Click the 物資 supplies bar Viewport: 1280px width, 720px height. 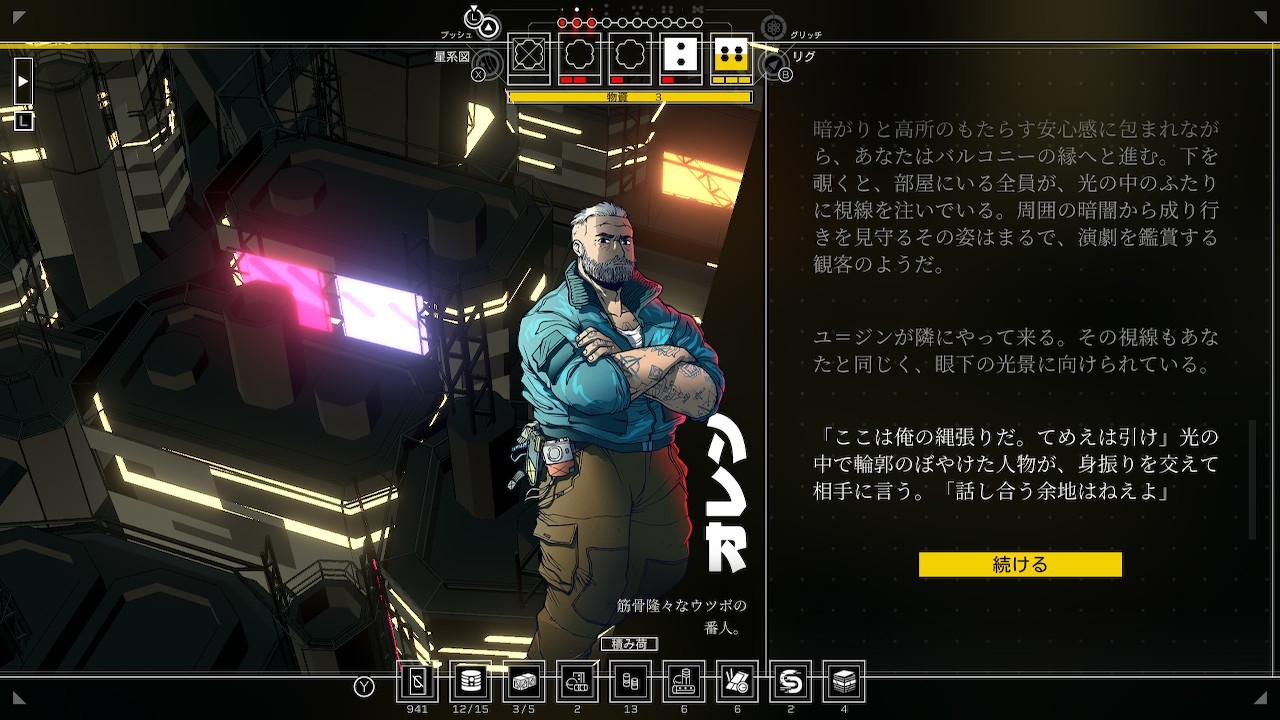coord(630,97)
